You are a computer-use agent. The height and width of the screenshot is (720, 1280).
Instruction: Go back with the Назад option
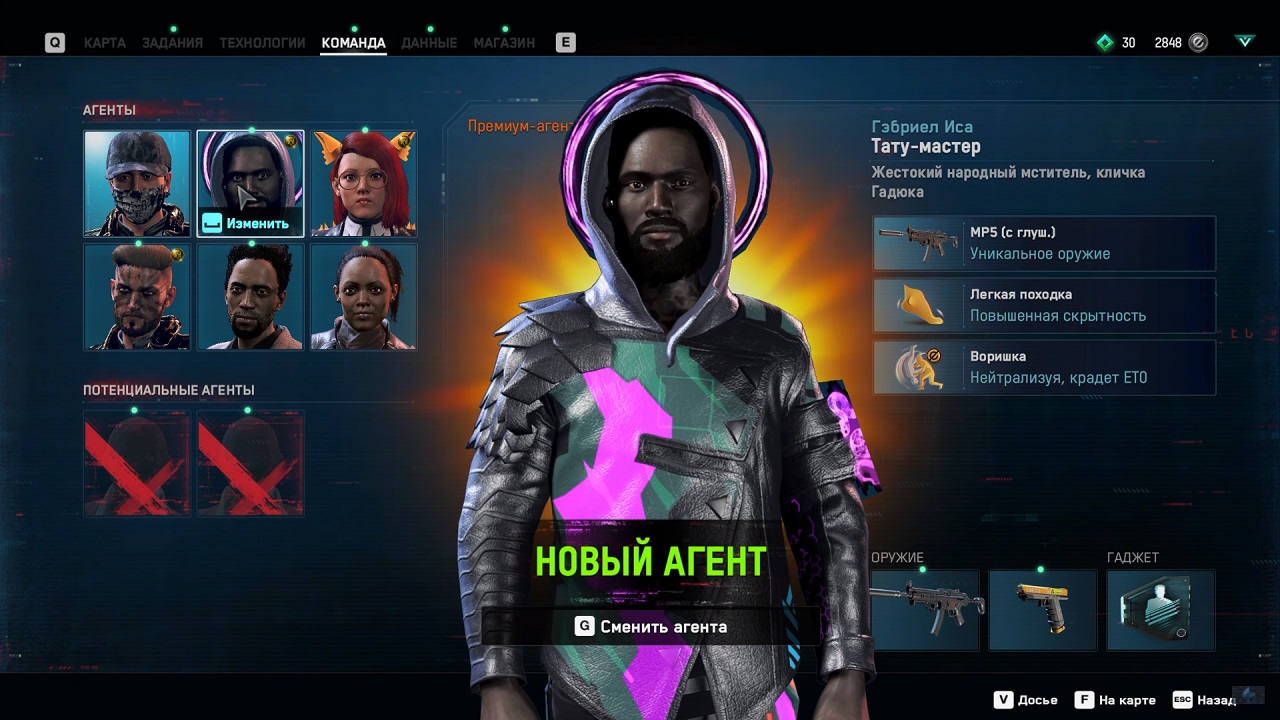click(x=1206, y=700)
